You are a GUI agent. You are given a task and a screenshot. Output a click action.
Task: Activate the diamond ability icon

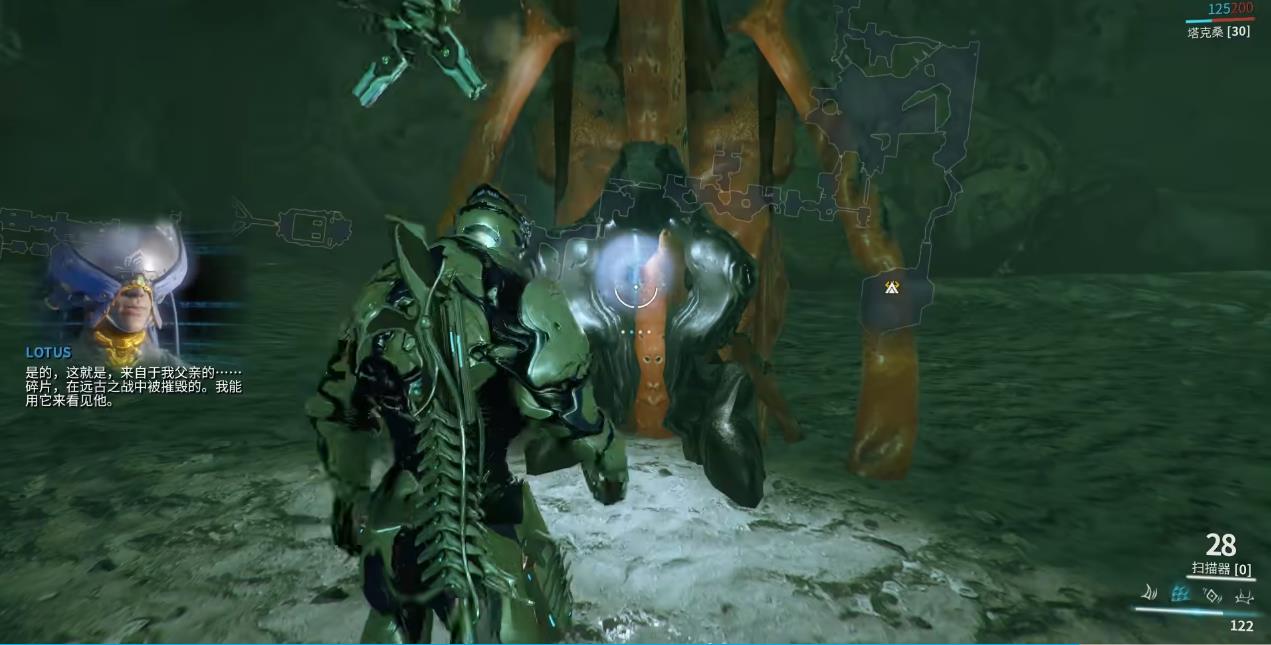1213,595
